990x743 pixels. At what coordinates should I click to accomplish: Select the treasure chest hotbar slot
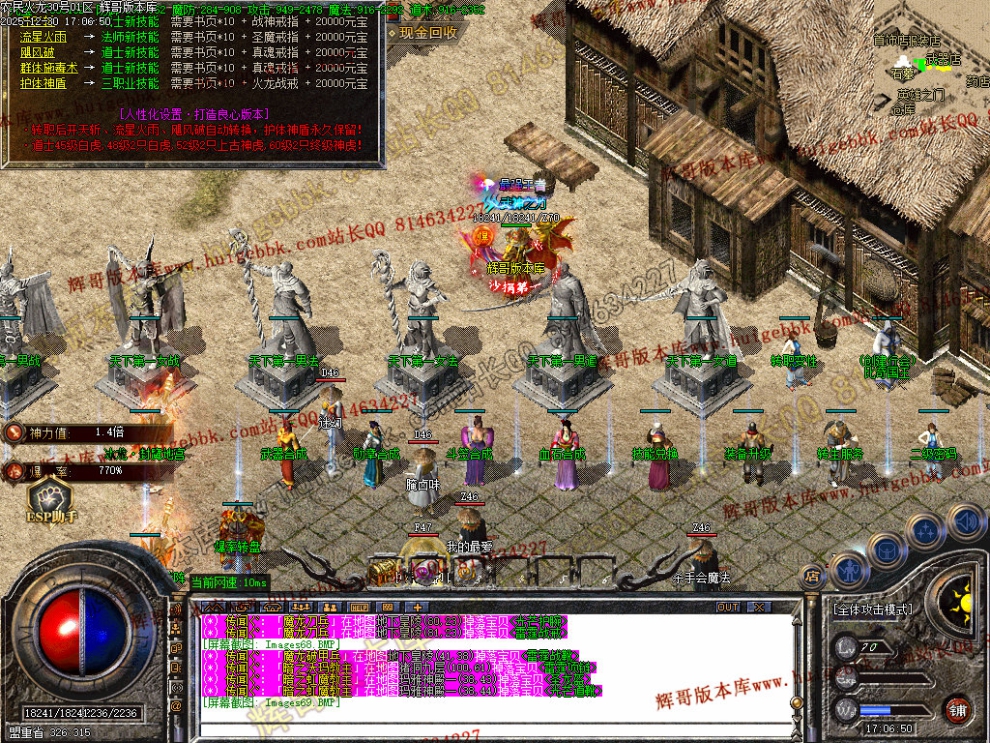[383, 570]
